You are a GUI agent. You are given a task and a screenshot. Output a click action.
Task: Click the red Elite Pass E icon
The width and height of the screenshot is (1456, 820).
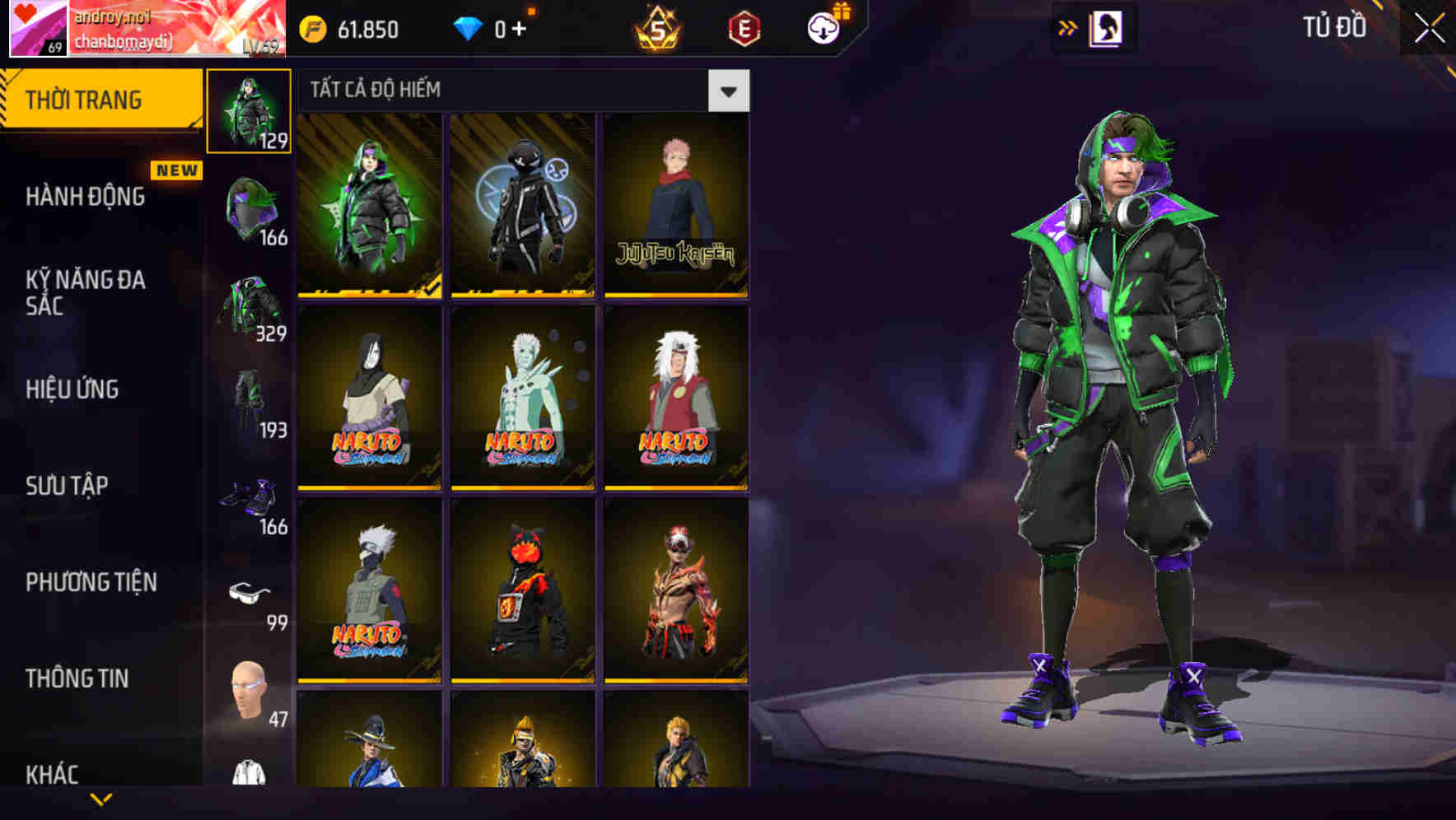(x=744, y=27)
